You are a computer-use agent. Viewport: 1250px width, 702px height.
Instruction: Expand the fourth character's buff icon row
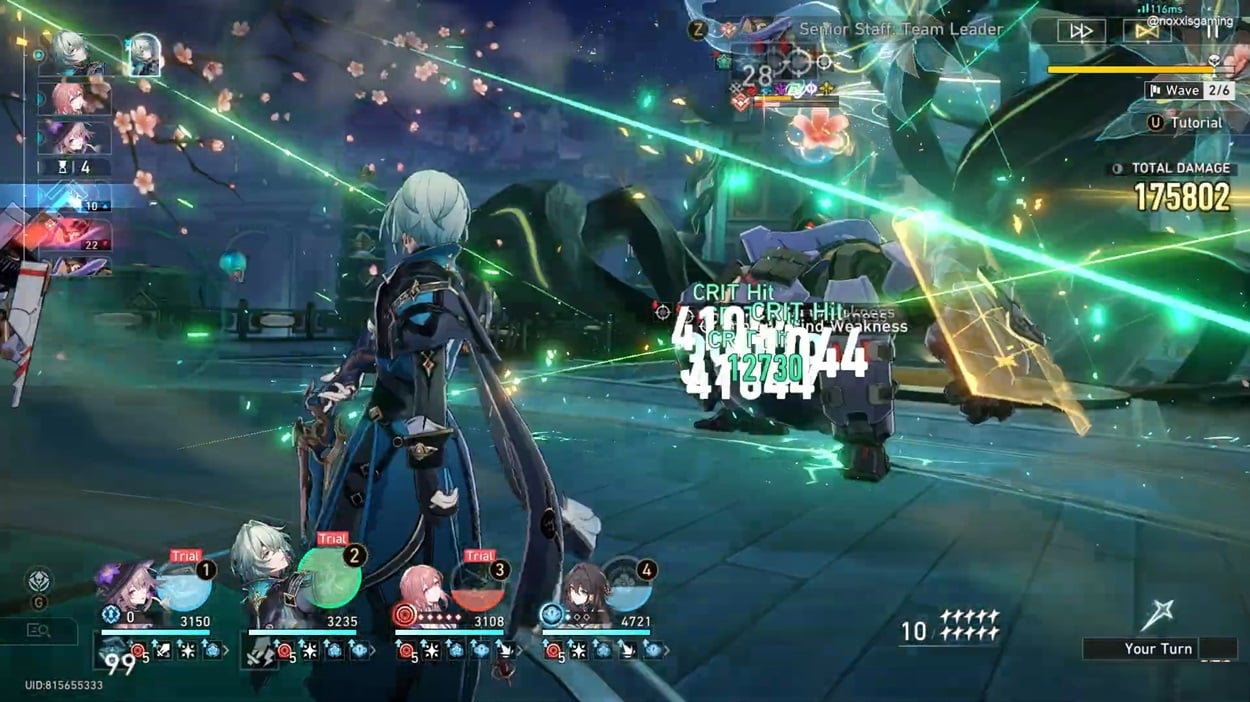point(667,651)
